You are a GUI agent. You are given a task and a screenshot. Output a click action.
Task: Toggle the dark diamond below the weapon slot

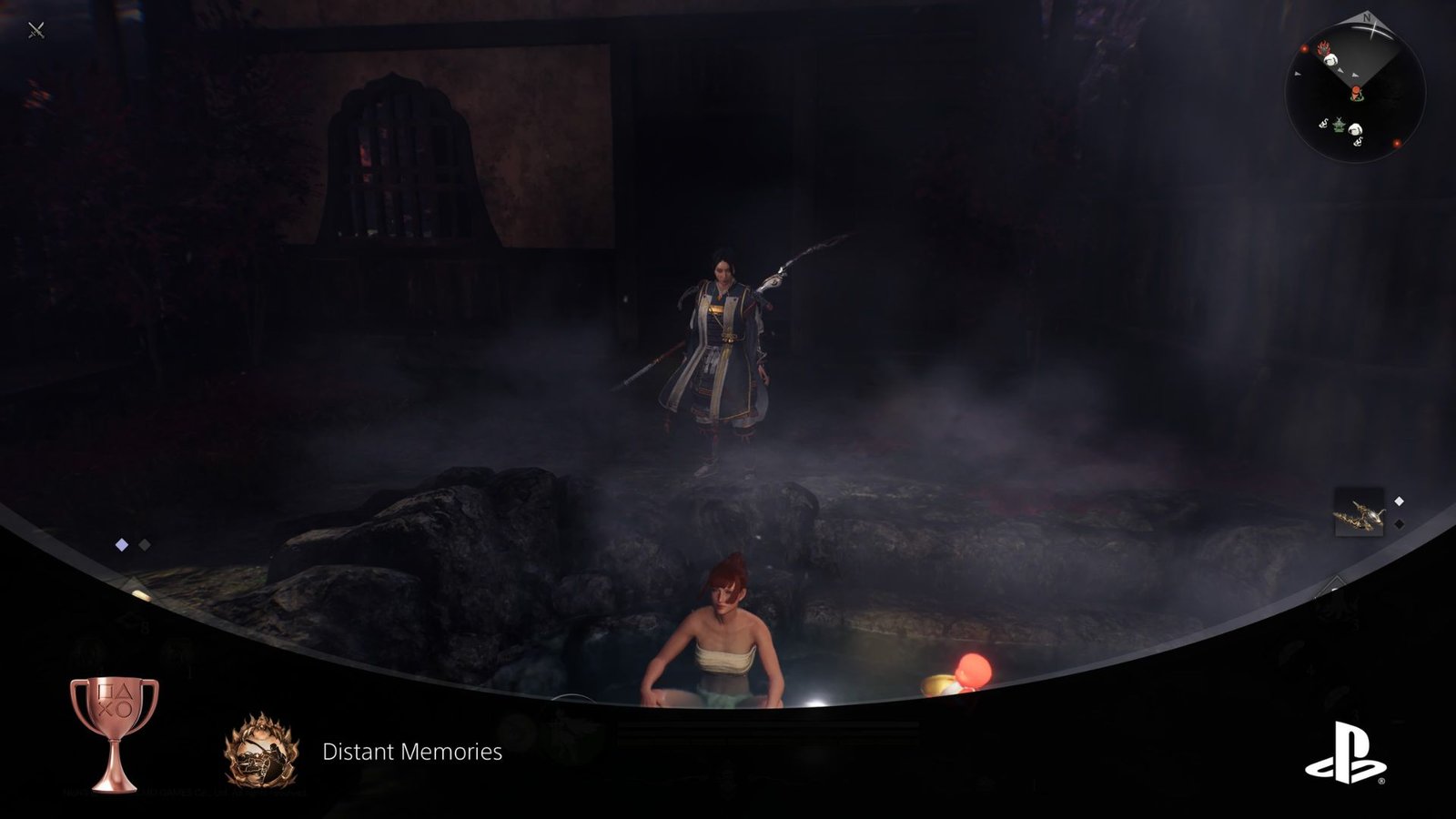point(1399,523)
